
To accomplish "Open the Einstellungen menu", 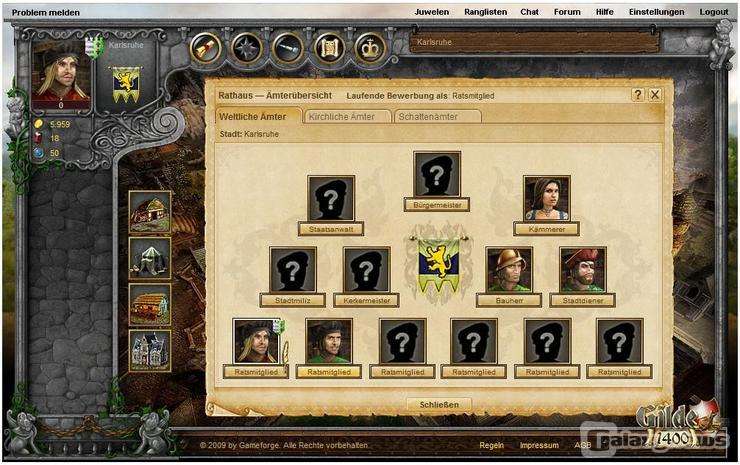I will 656,12.
